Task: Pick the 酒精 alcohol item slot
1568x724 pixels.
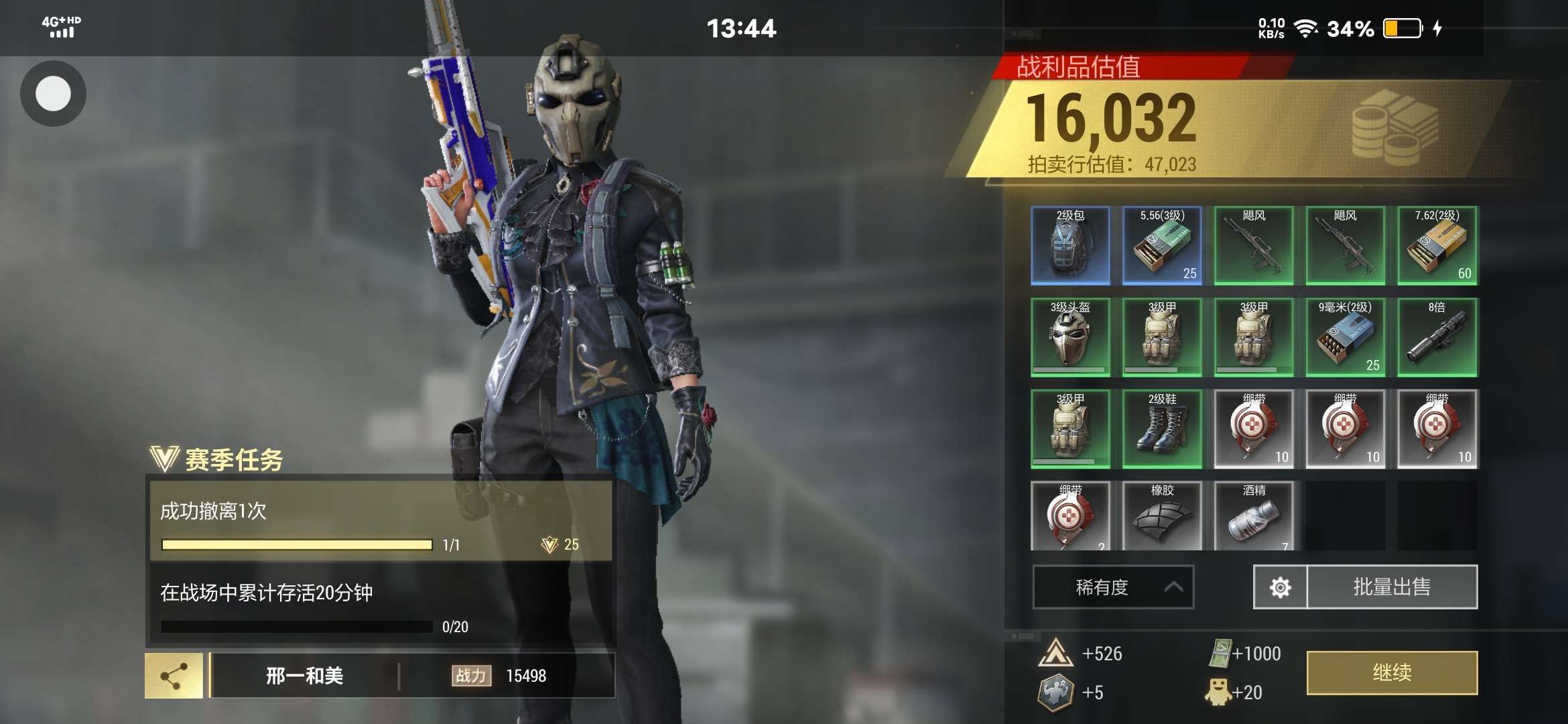Action: pyautogui.click(x=1254, y=516)
